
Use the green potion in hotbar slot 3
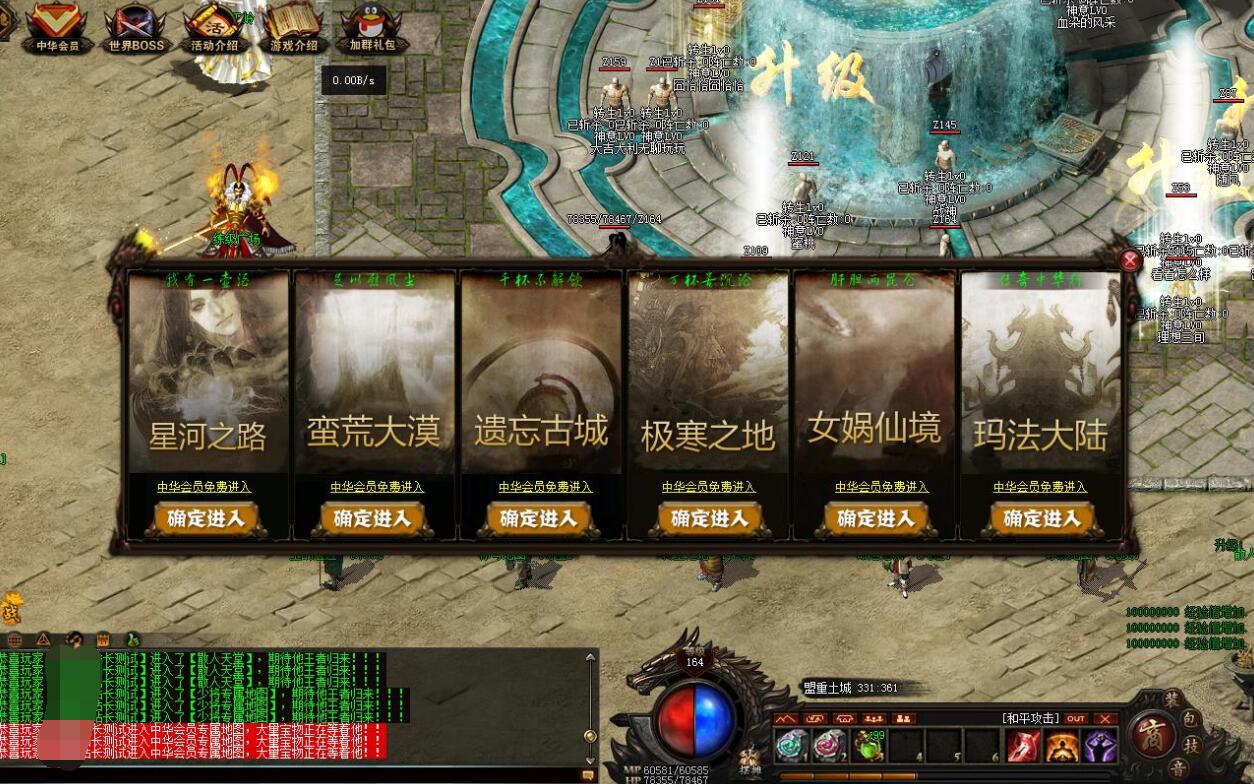868,746
